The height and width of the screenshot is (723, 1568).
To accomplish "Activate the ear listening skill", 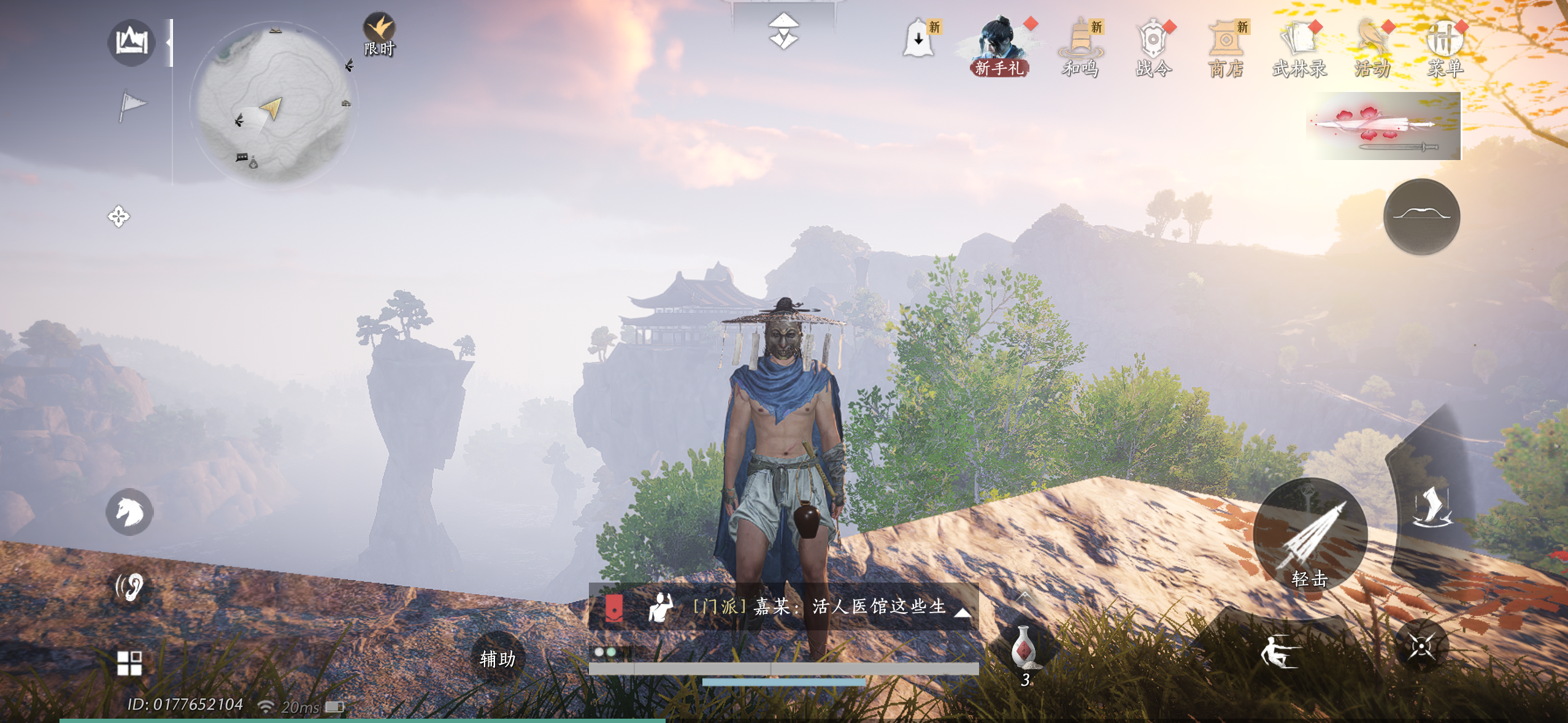I will click(x=129, y=586).
